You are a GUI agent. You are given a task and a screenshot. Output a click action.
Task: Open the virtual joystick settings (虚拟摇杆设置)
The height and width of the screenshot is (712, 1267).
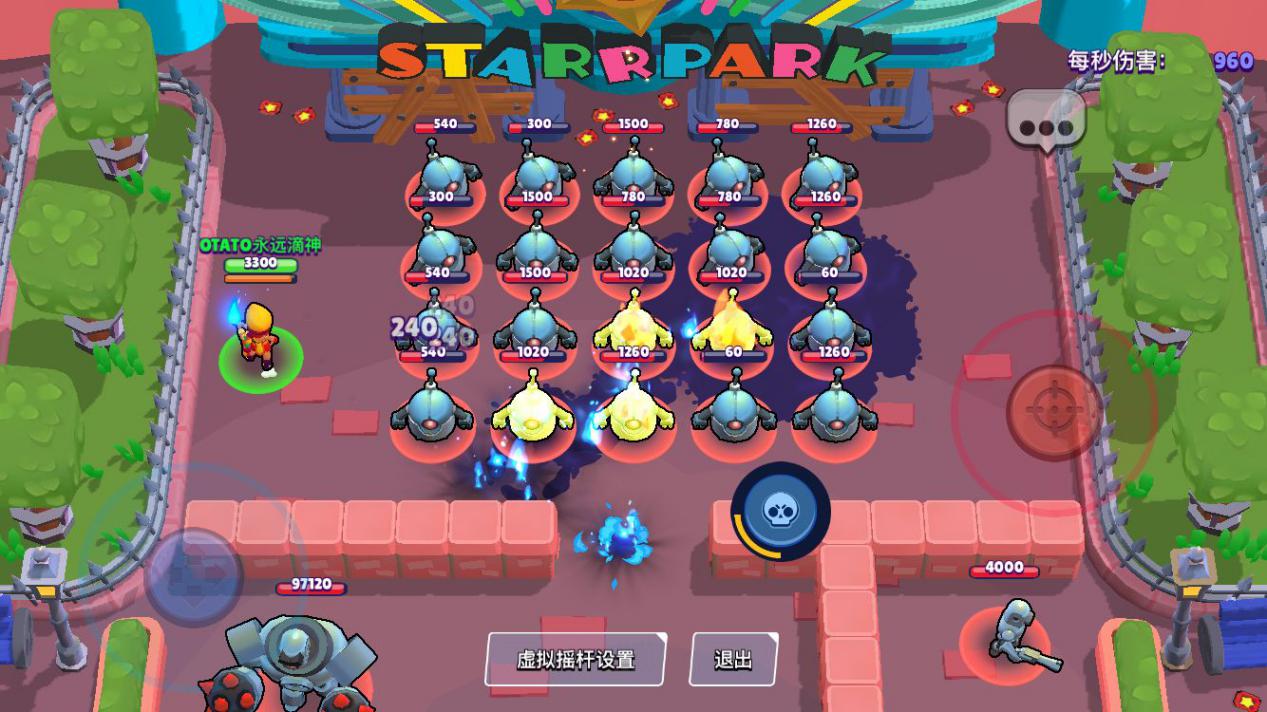576,660
